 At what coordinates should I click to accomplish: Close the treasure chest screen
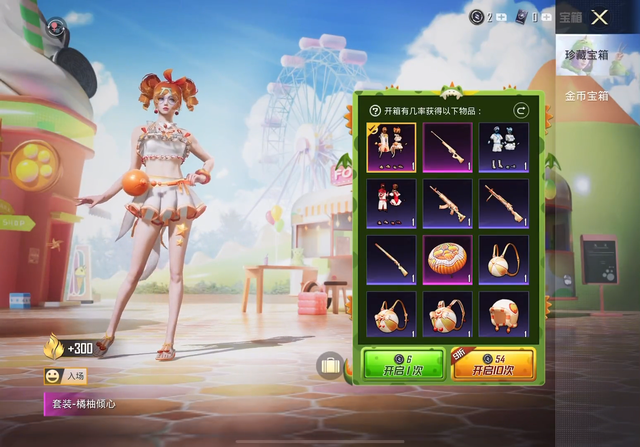click(599, 17)
